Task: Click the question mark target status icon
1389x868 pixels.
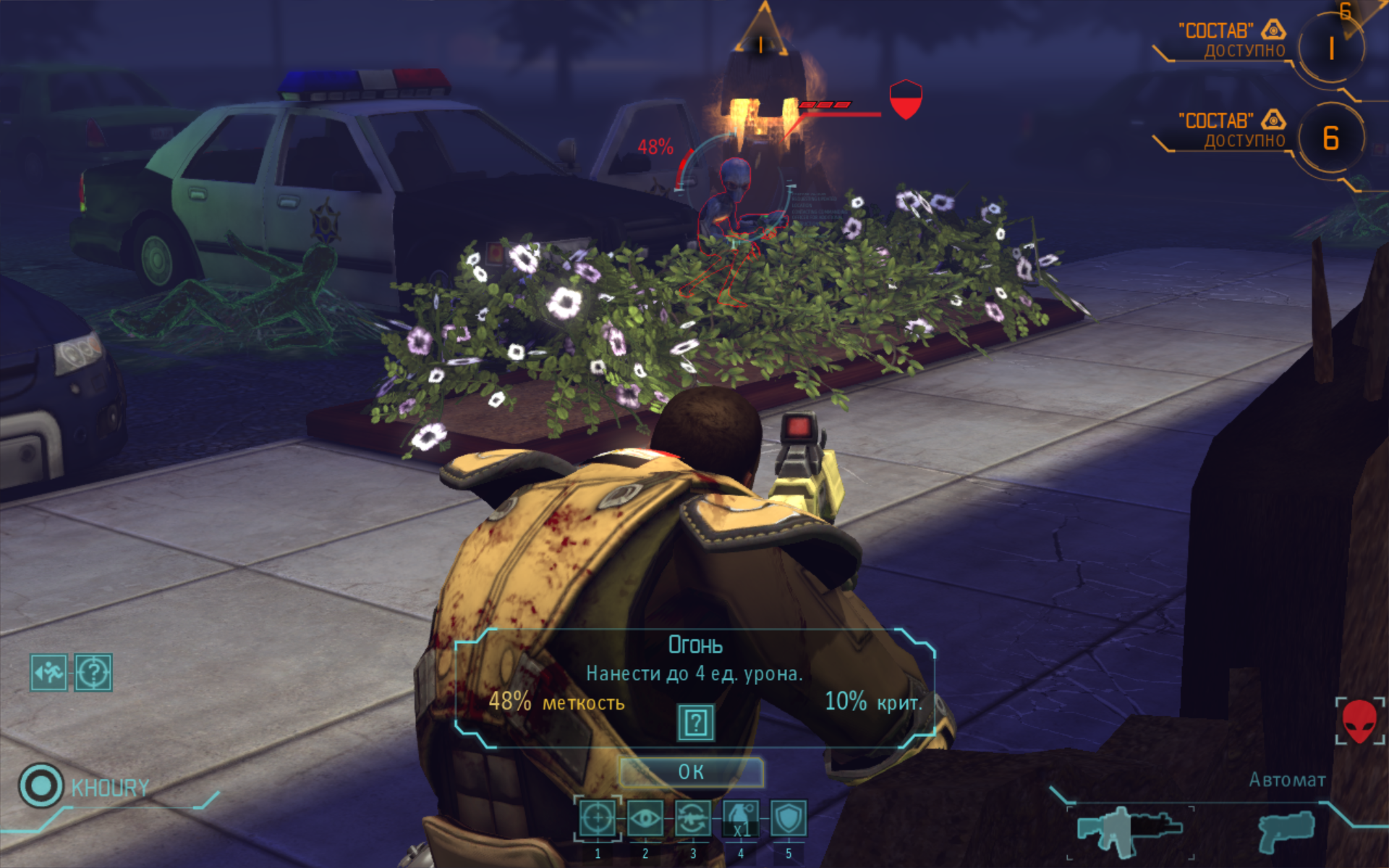Action: 93,673
